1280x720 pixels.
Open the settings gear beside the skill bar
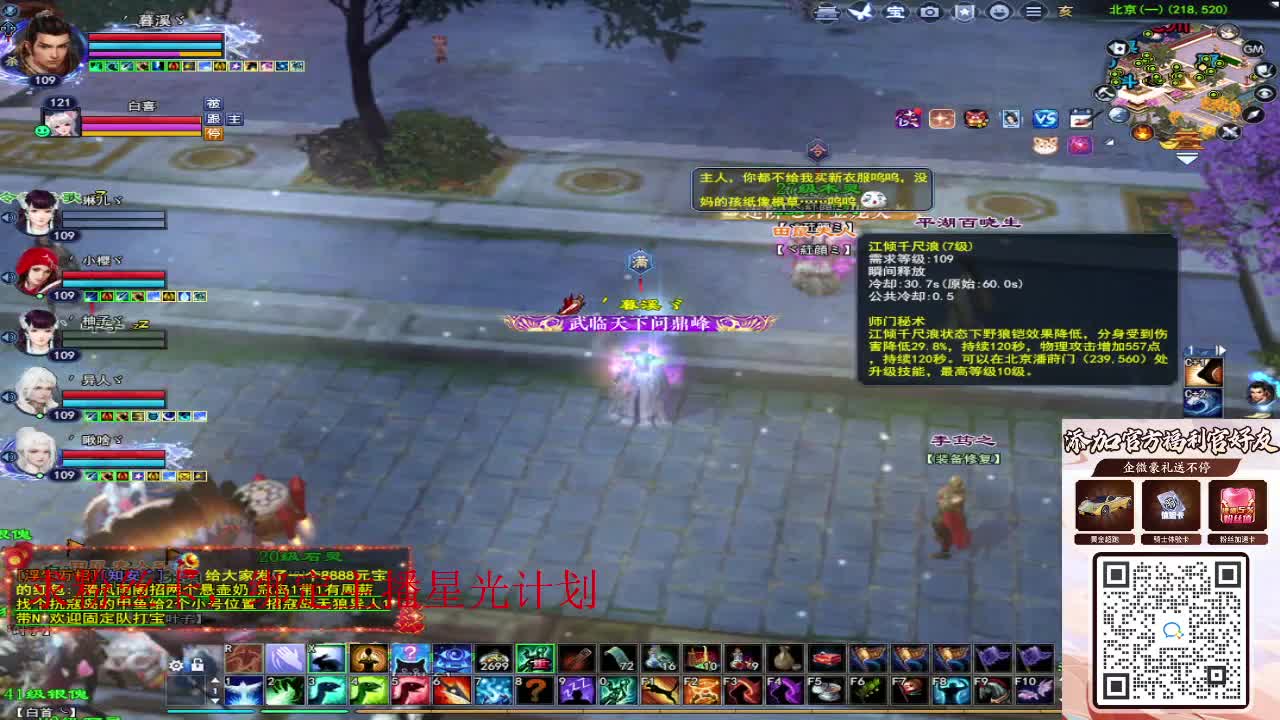pos(176,665)
